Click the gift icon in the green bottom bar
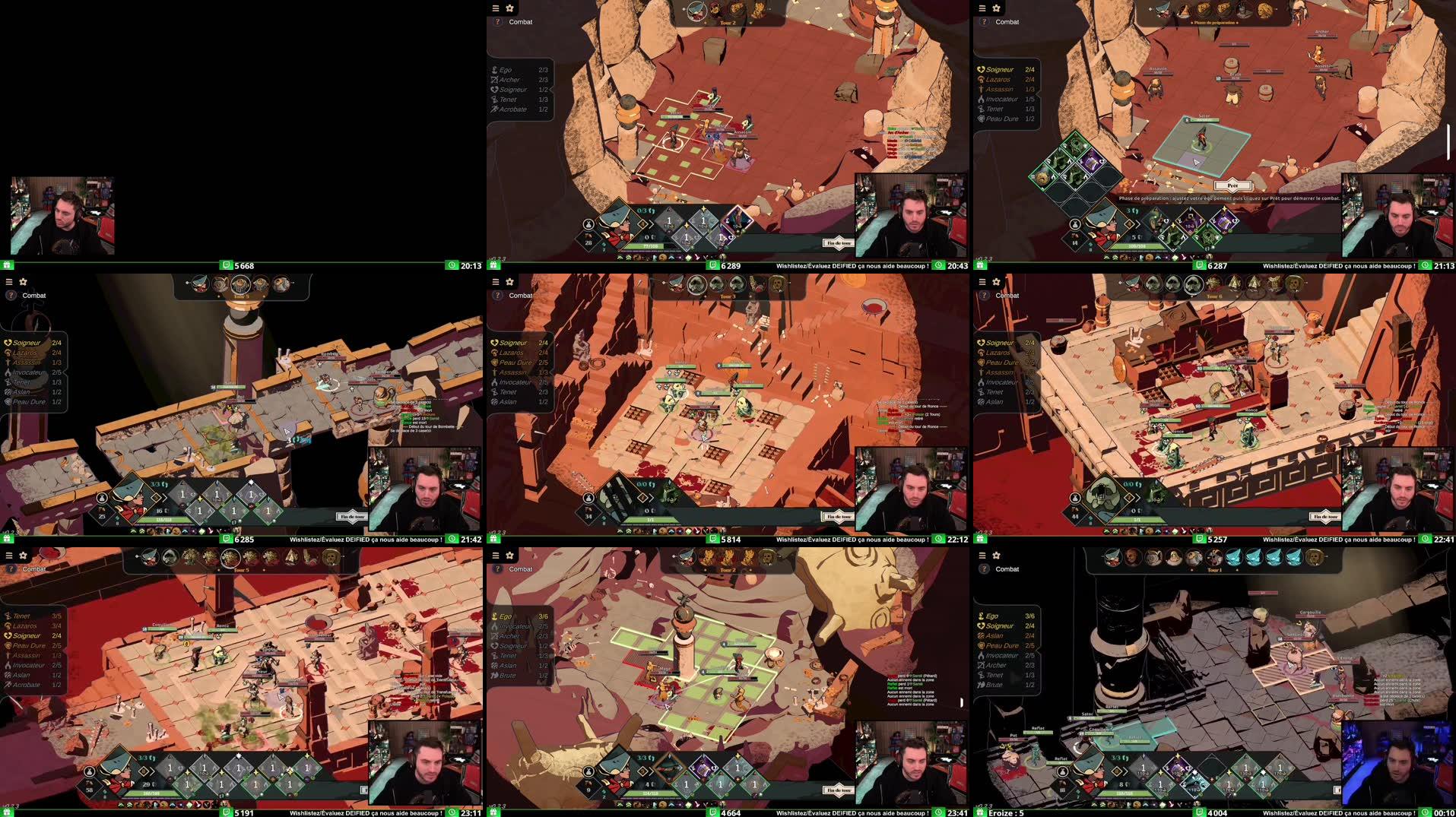Screen dimensions: 1456x817 pos(494,266)
